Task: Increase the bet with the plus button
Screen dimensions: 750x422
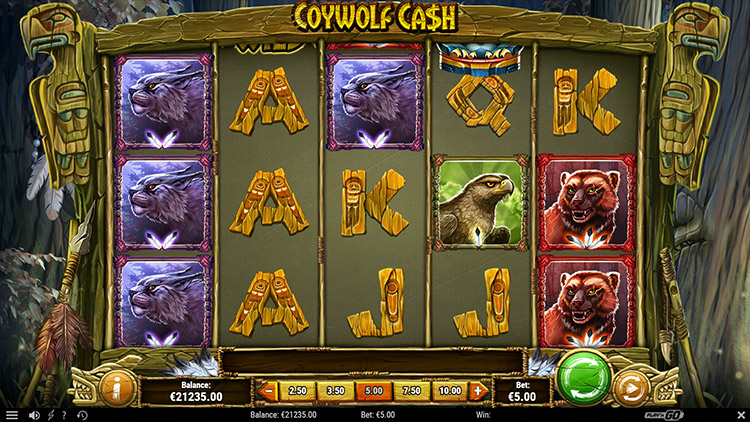Action: point(478,391)
